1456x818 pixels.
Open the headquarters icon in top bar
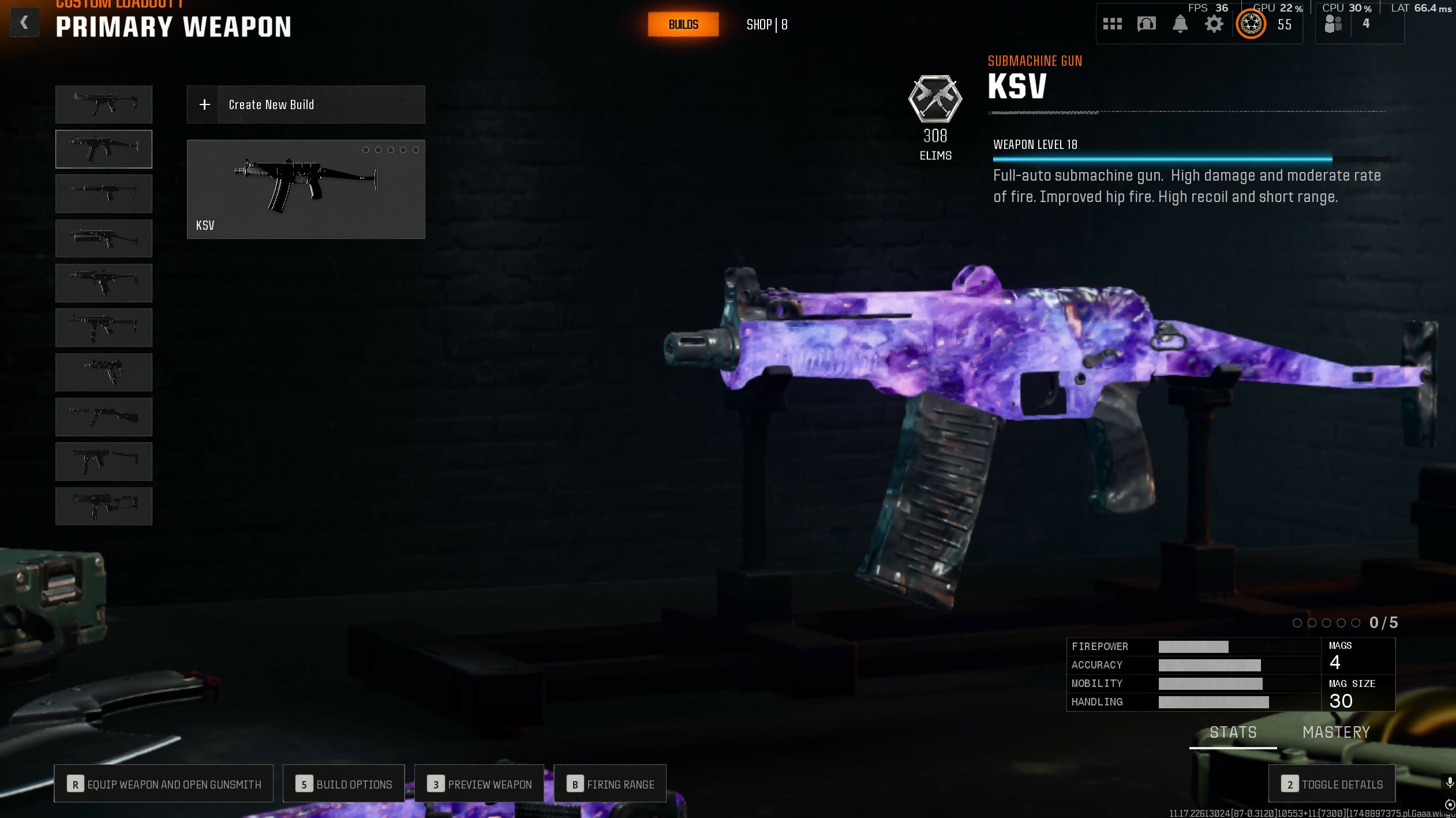[1146, 24]
